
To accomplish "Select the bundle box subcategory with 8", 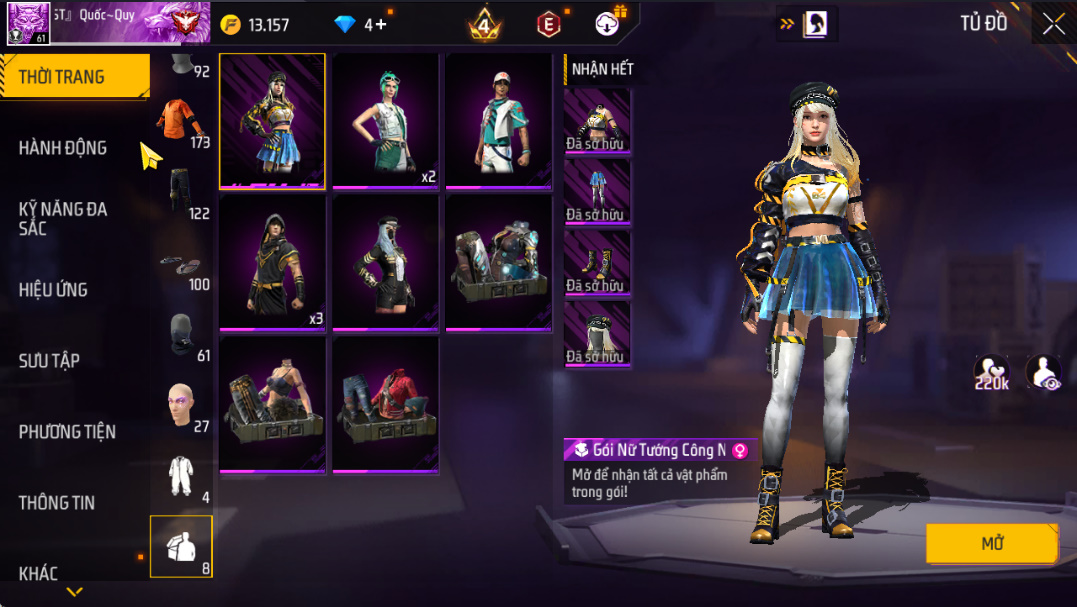I will [x=181, y=547].
